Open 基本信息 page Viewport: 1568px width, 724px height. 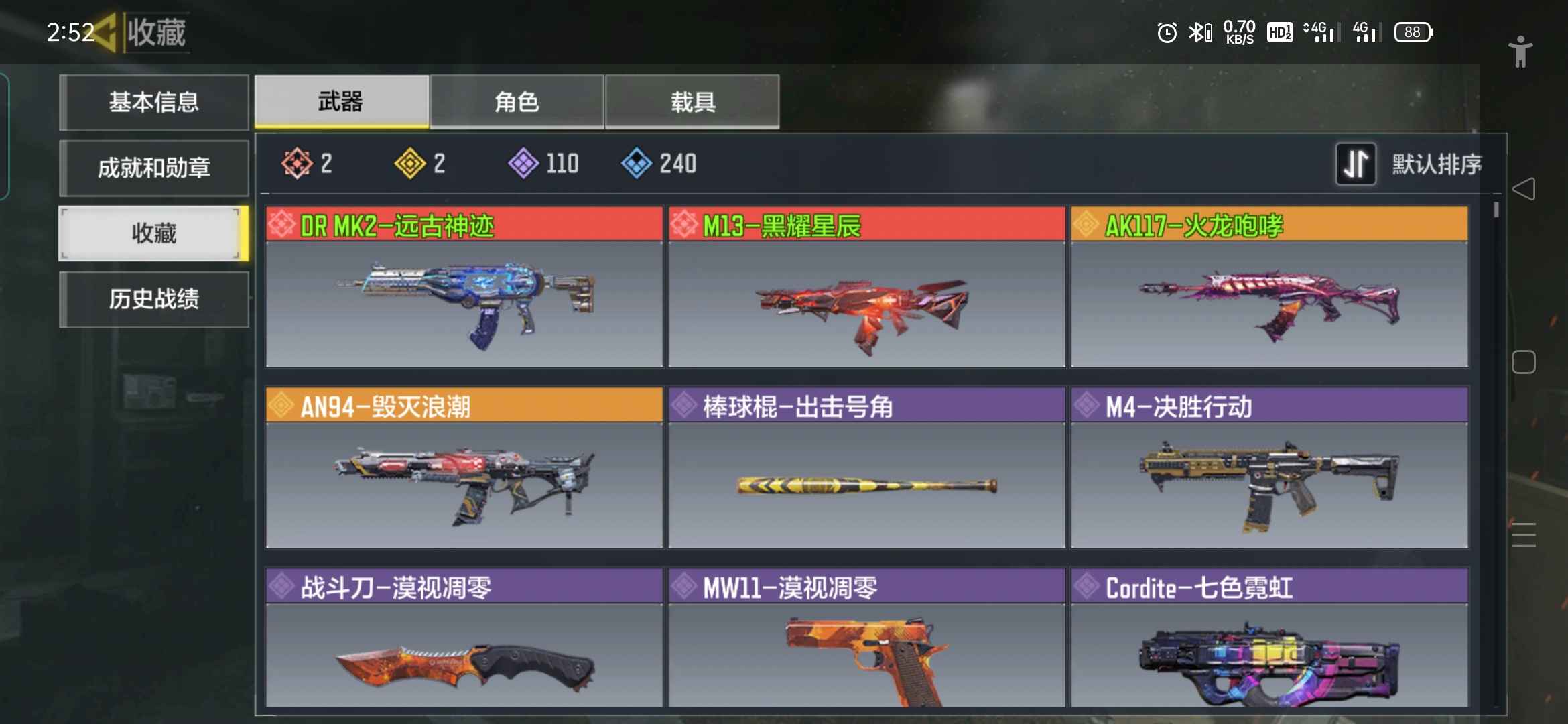pyautogui.click(x=154, y=102)
